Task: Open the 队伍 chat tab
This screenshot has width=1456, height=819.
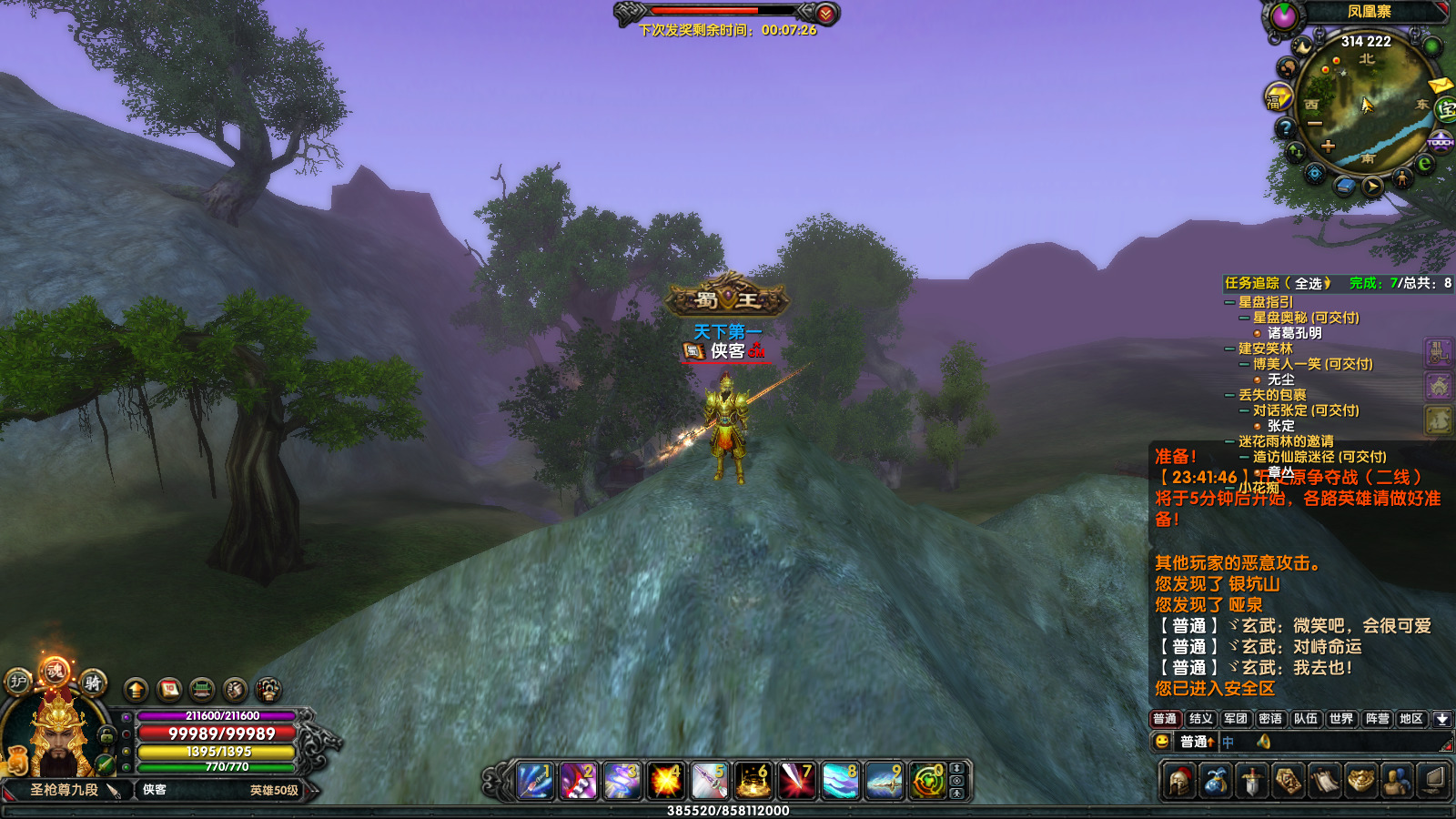Action: [1306, 719]
